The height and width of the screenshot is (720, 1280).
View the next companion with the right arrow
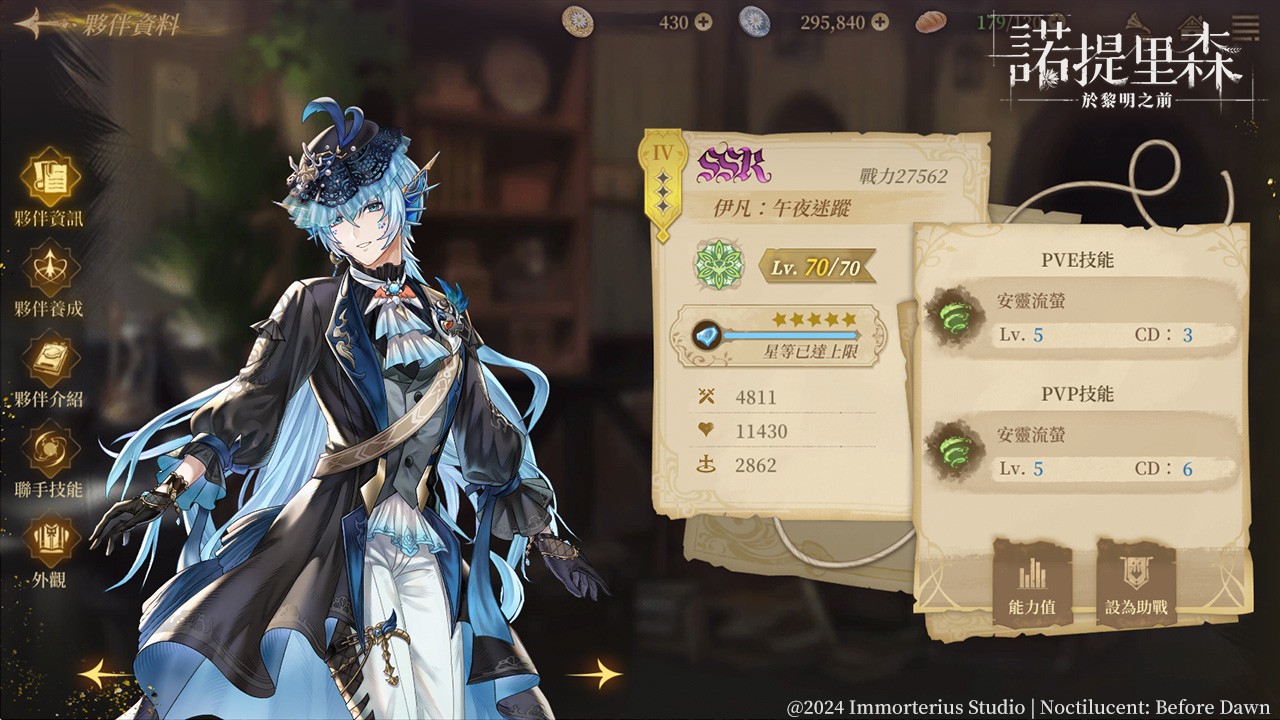[595, 673]
